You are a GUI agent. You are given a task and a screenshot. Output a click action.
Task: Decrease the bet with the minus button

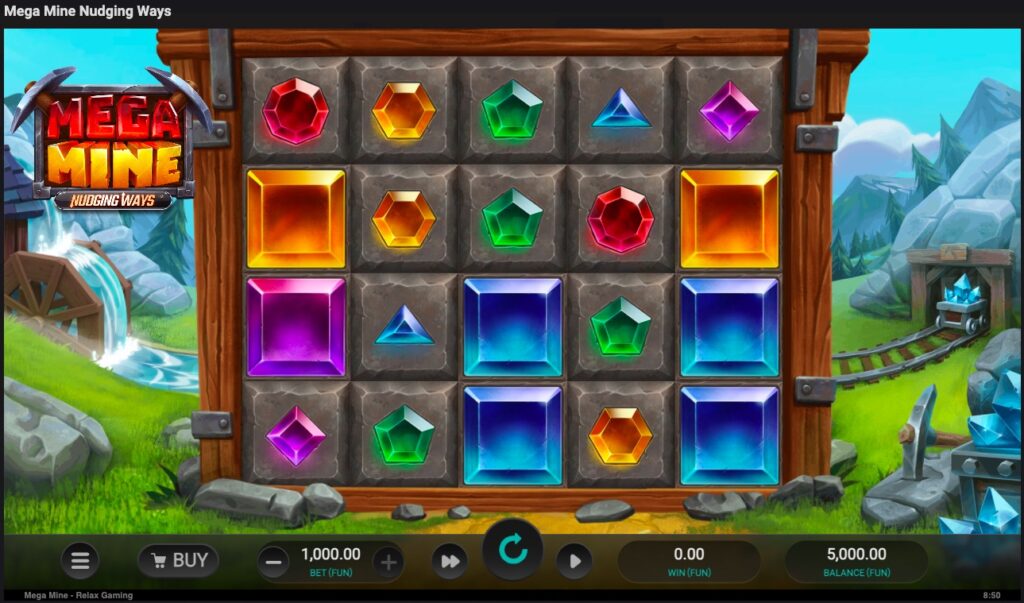pyautogui.click(x=273, y=562)
